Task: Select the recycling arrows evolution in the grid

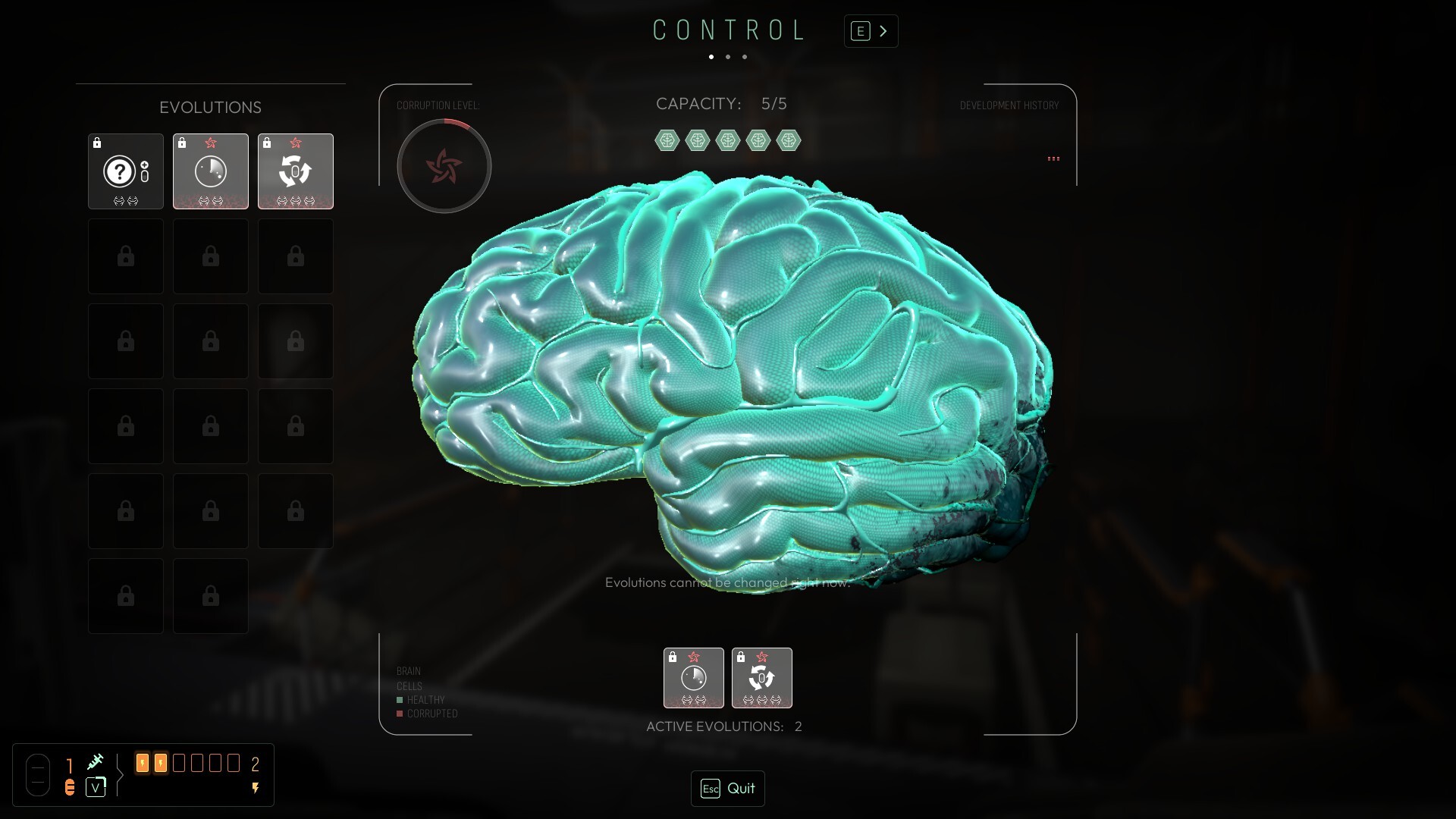Action: pyautogui.click(x=295, y=171)
